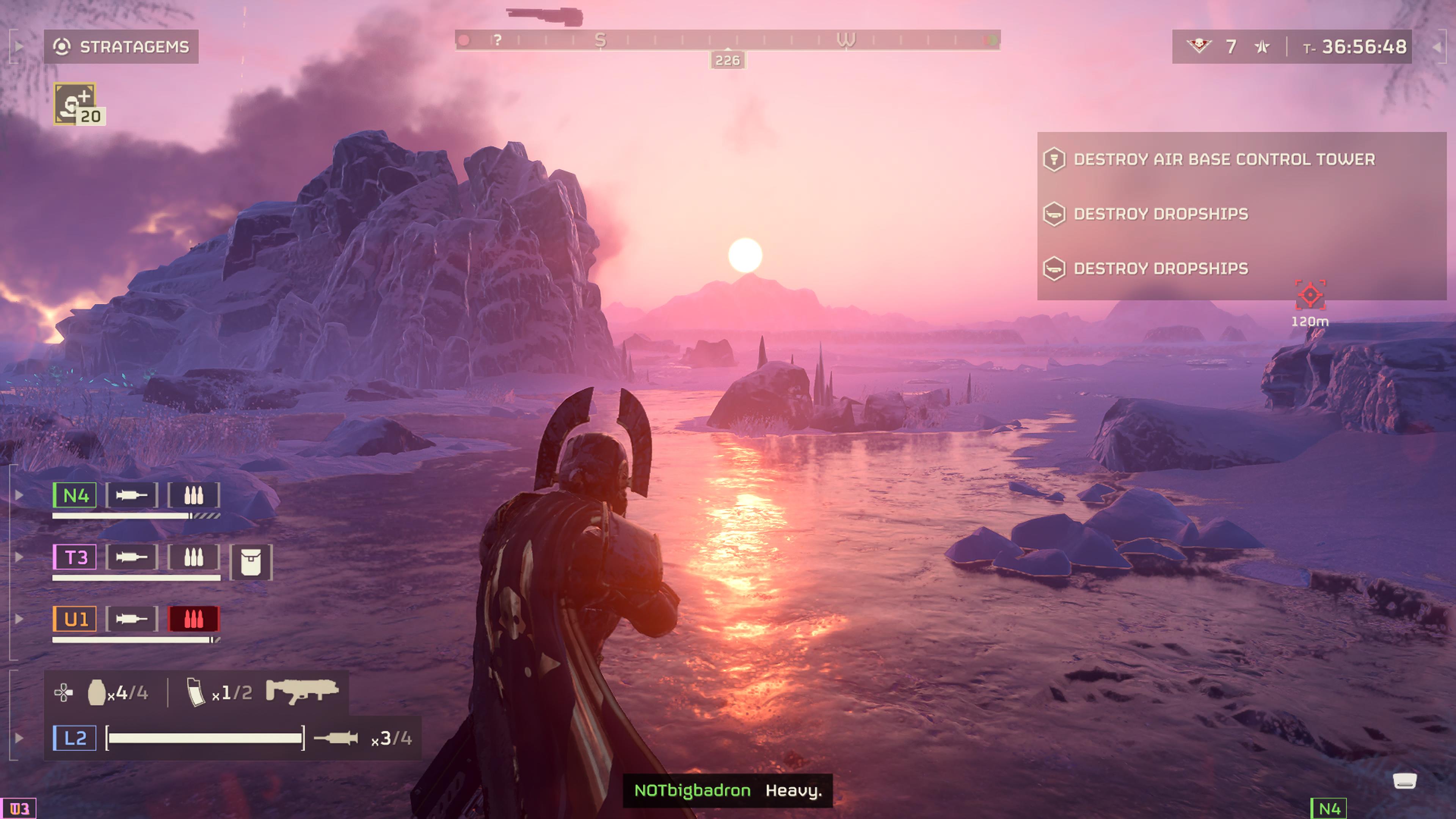1456x819 pixels.
Task: Click squad member T3's name tag
Action: click(75, 557)
